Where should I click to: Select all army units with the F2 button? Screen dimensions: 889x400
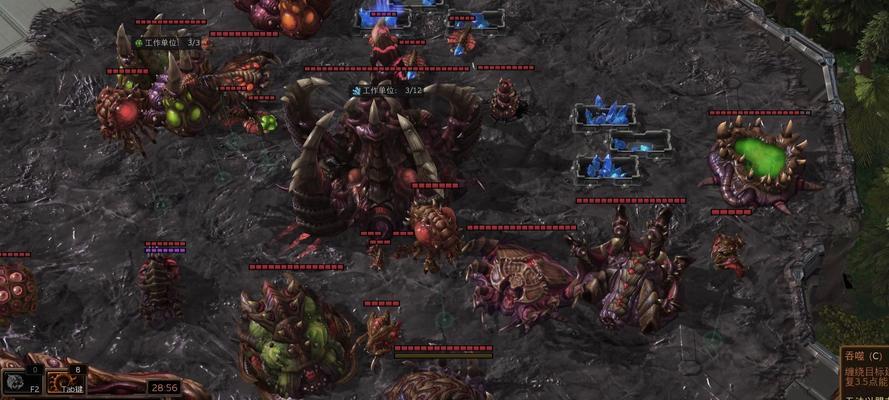pos(21,382)
